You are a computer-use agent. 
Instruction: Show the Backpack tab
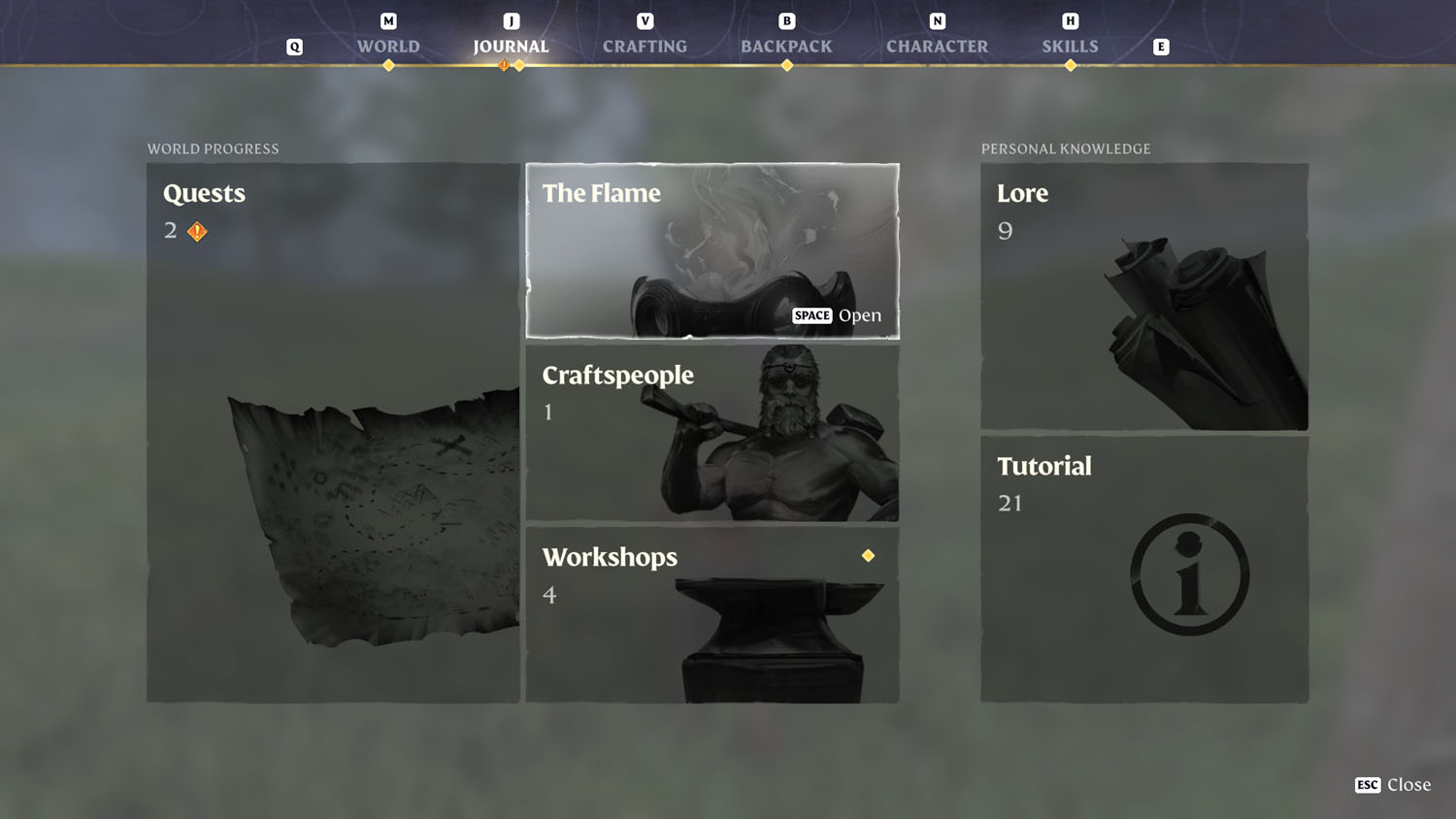[786, 46]
